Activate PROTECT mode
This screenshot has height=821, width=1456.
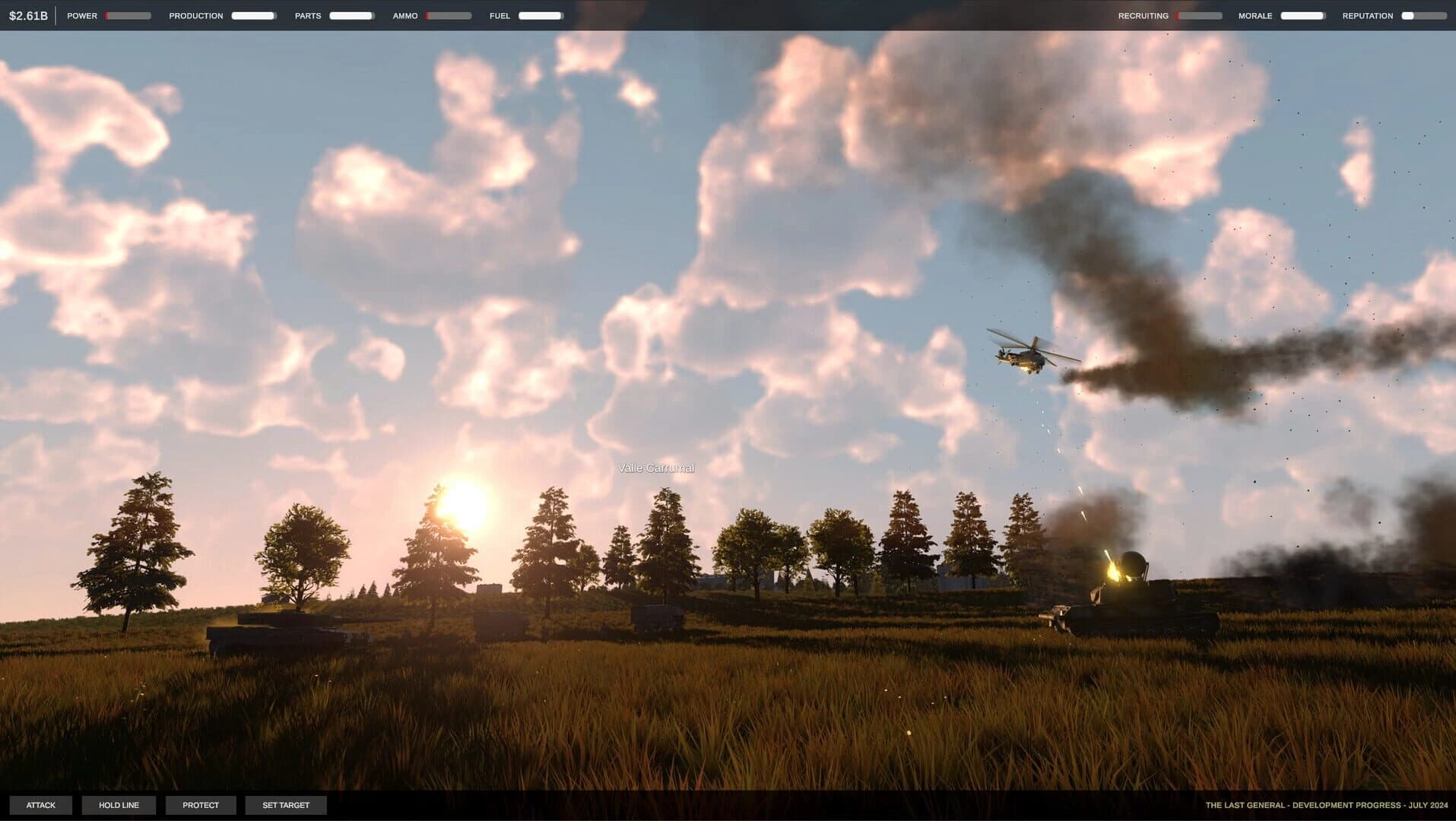coord(201,804)
